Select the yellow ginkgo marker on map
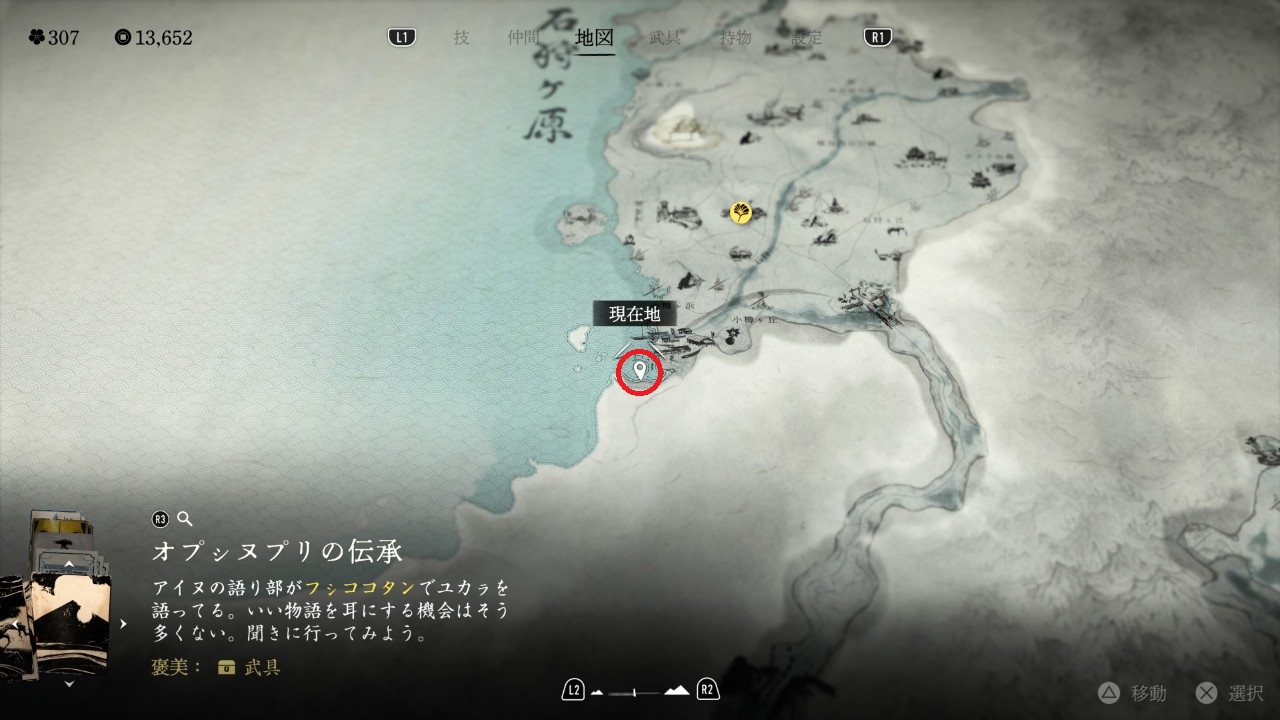Image resolution: width=1280 pixels, height=720 pixels. (x=741, y=212)
